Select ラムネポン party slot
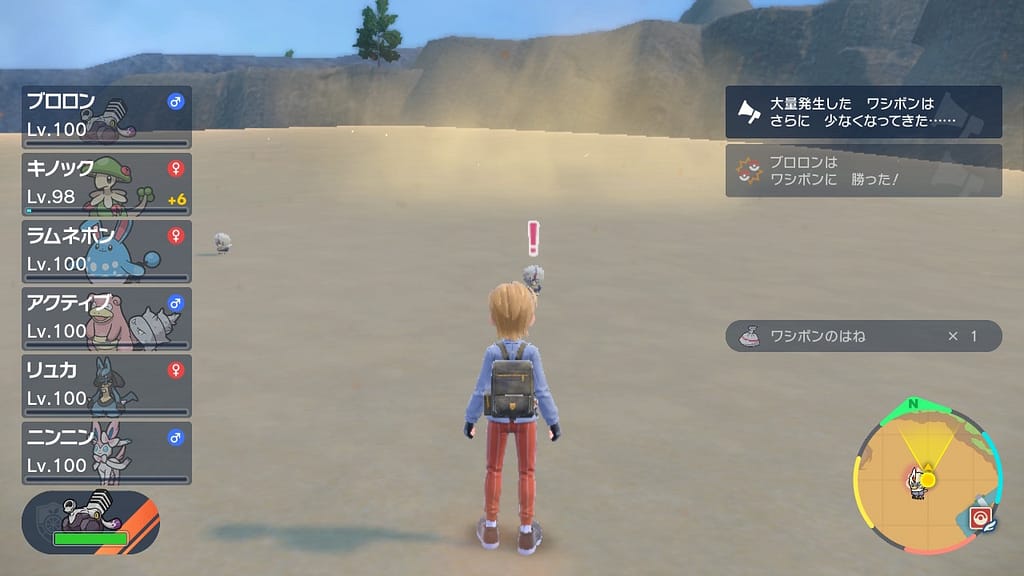The height and width of the screenshot is (576, 1024). coord(106,251)
